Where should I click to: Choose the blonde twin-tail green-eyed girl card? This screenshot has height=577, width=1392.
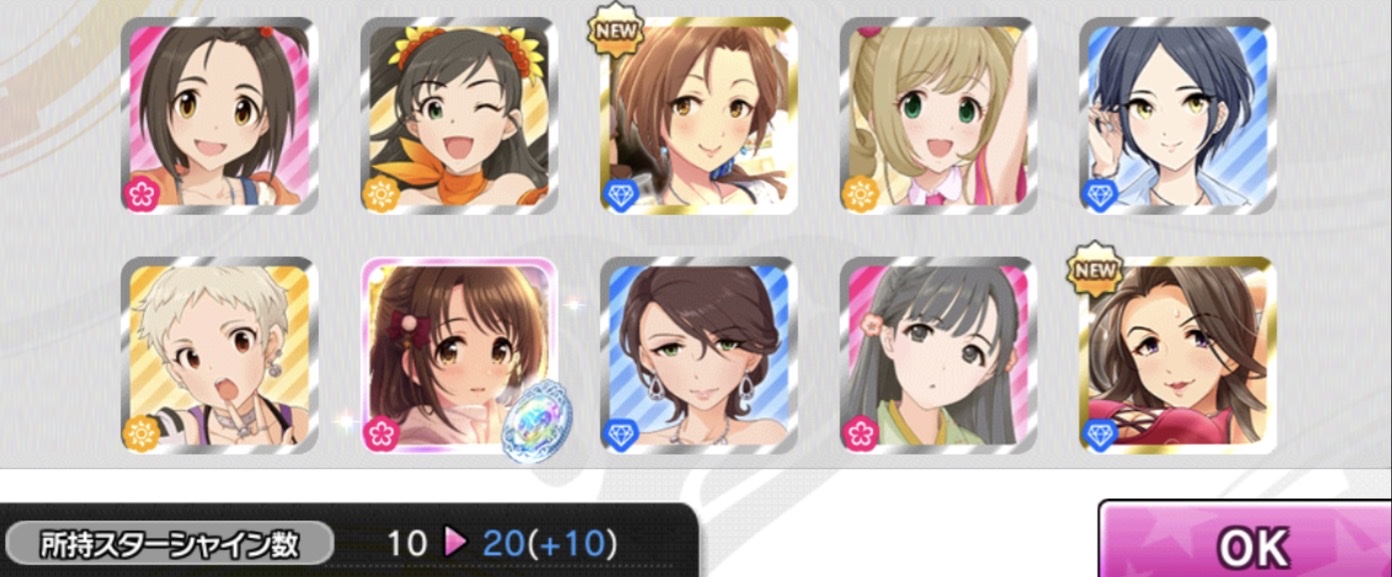(938, 116)
